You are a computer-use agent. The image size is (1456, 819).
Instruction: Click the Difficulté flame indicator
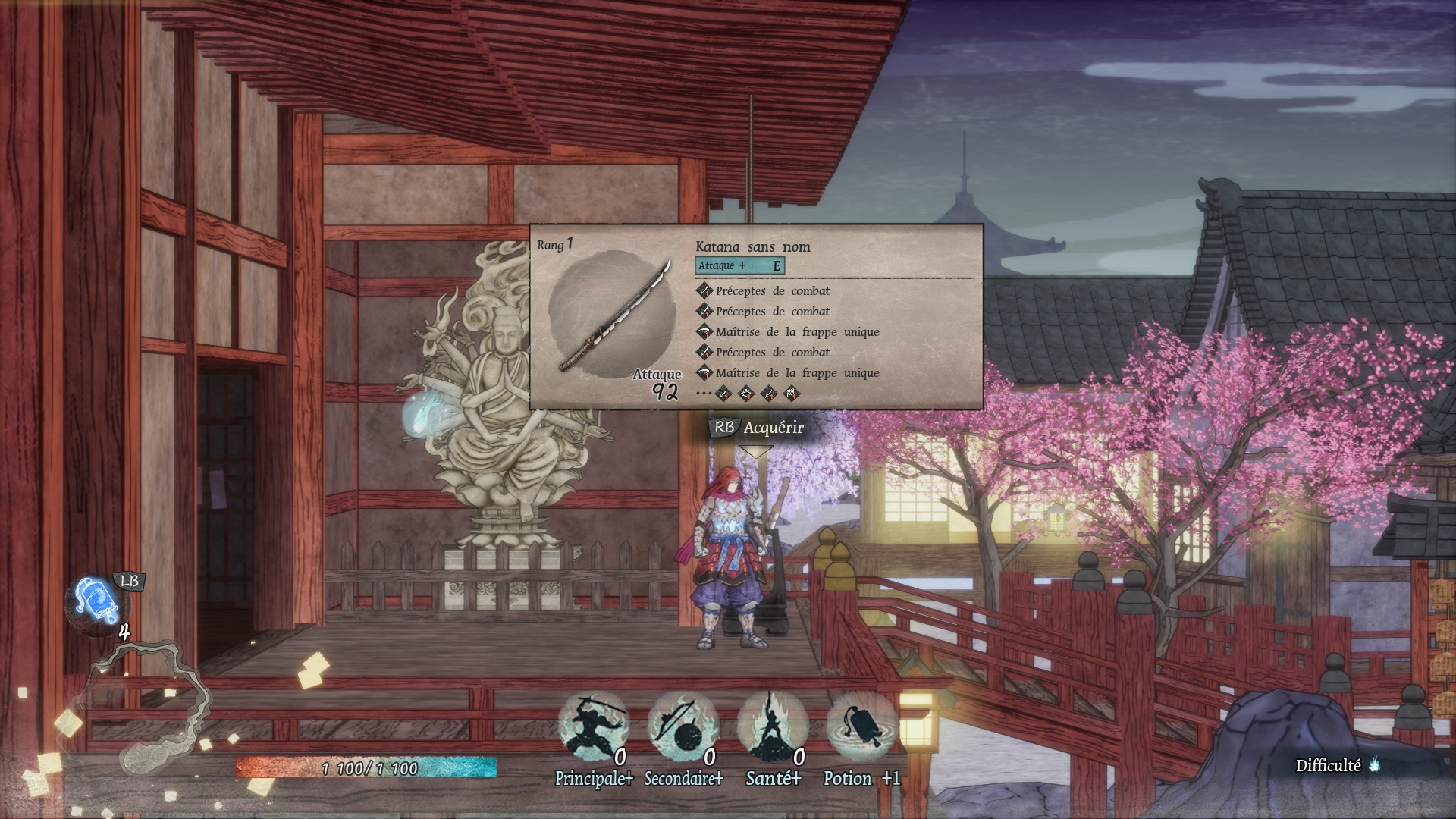[1374, 765]
